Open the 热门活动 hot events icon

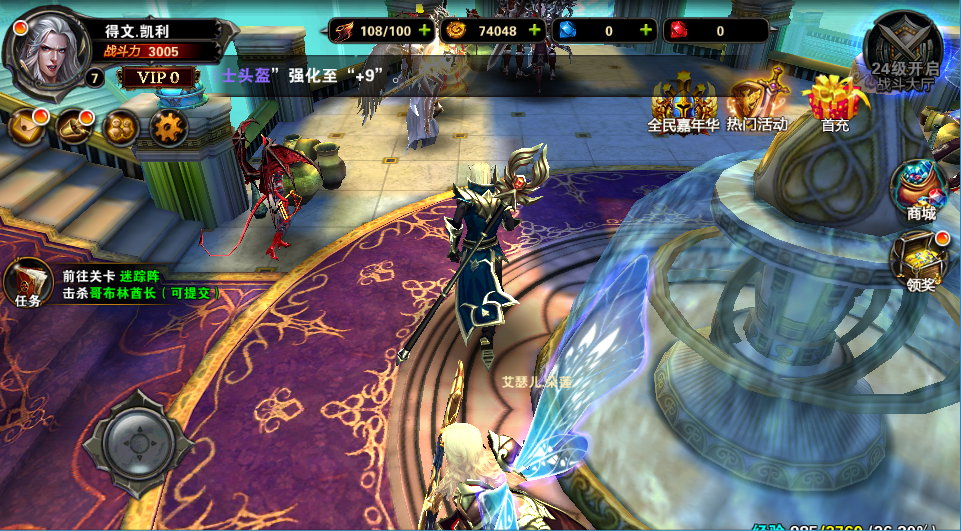point(757,102)
